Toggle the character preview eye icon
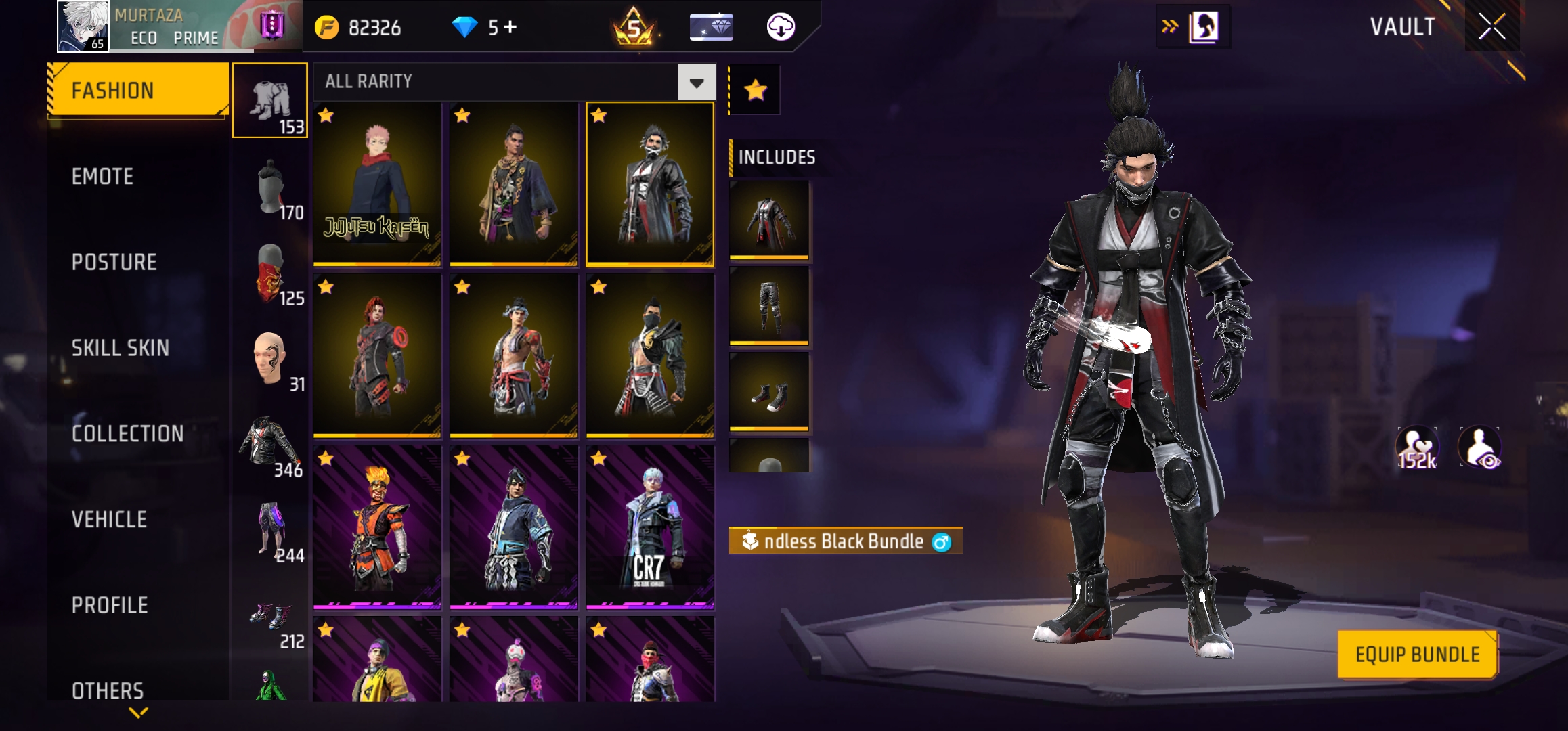The width and height of the screenshot is (1568, 731). (x=1480, y=447)
